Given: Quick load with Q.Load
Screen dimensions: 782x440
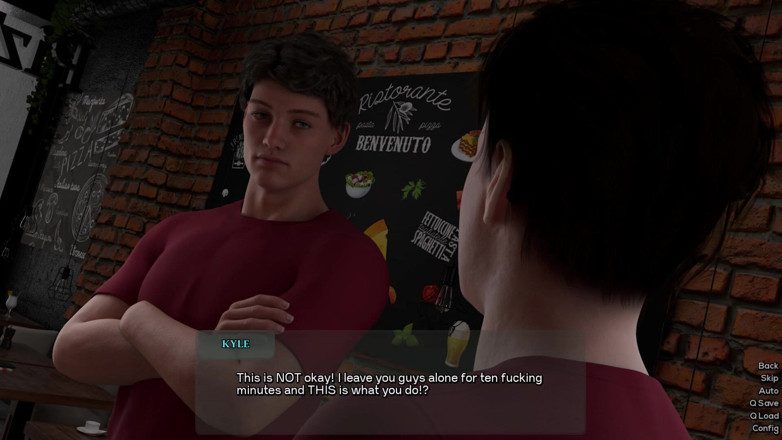Looking at the screenshot, I should click(x=764, y=416).
